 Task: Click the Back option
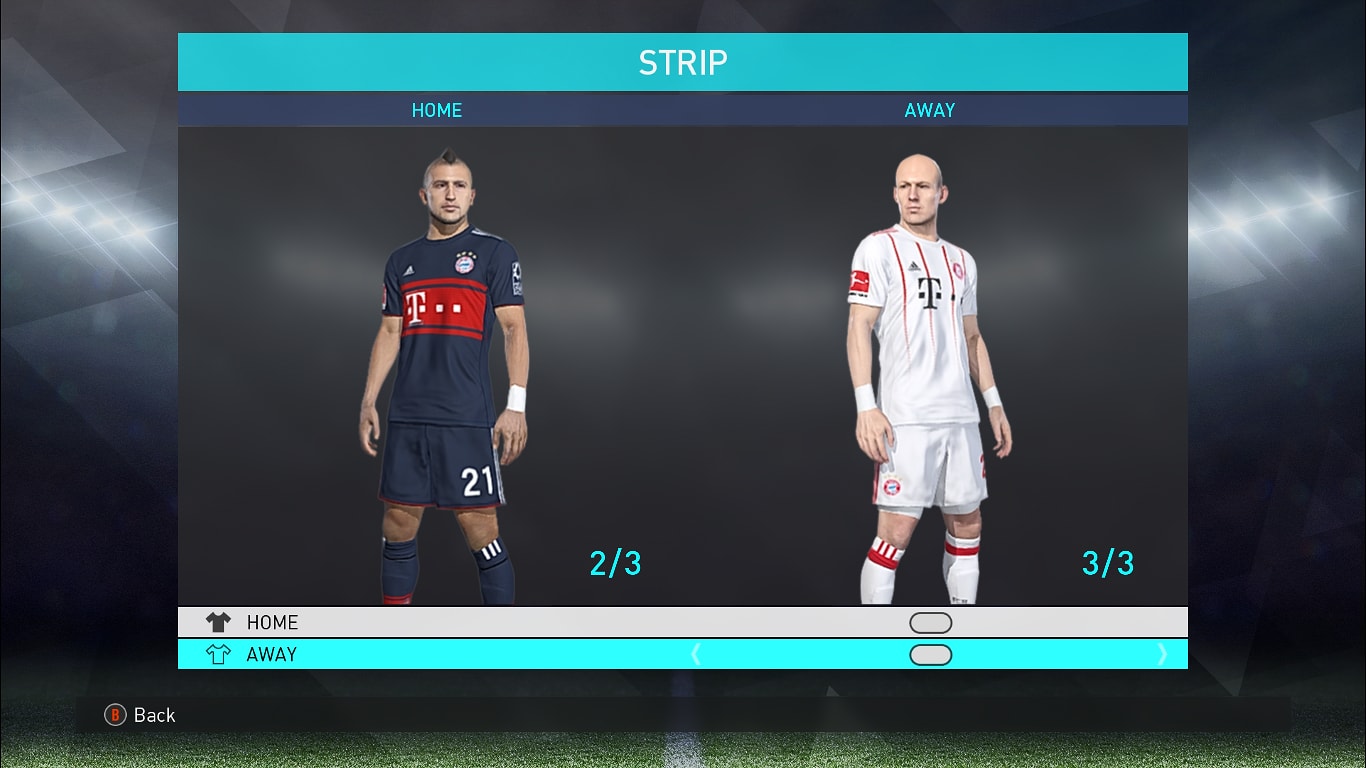coord(141,715)
